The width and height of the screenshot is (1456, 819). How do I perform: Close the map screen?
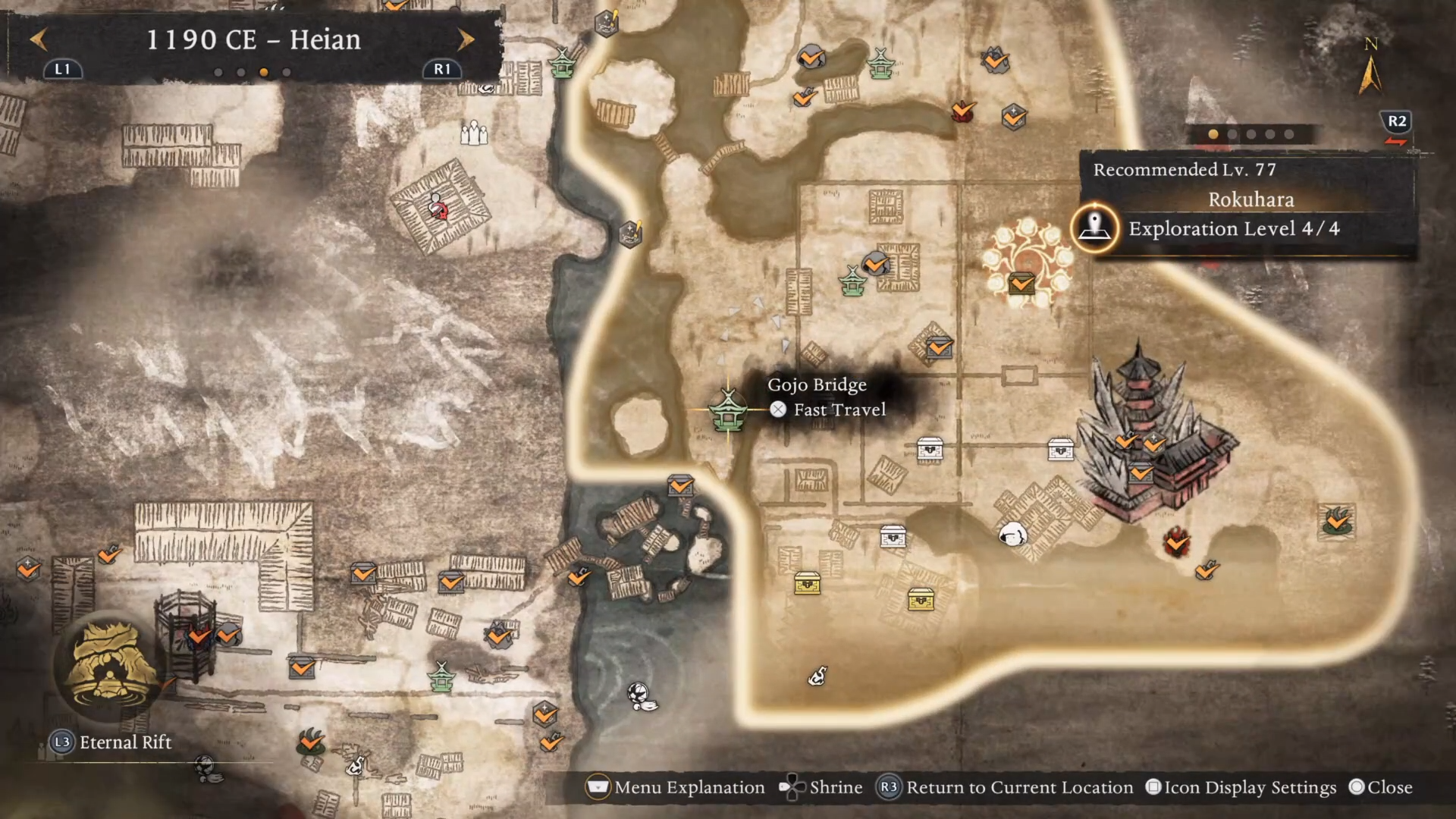tap(1380, 788)
